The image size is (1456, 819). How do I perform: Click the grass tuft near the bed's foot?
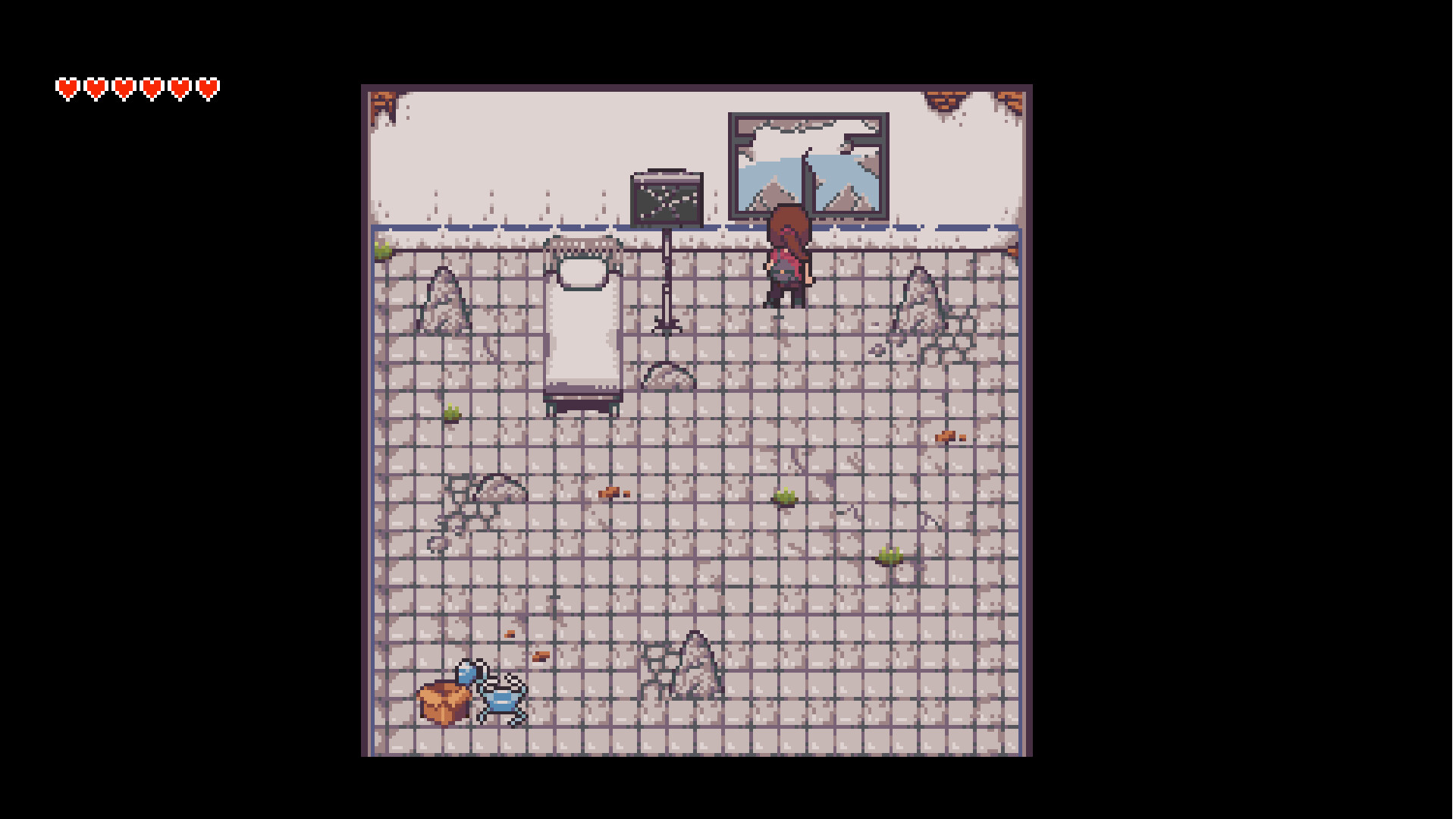tap(453, 413)
